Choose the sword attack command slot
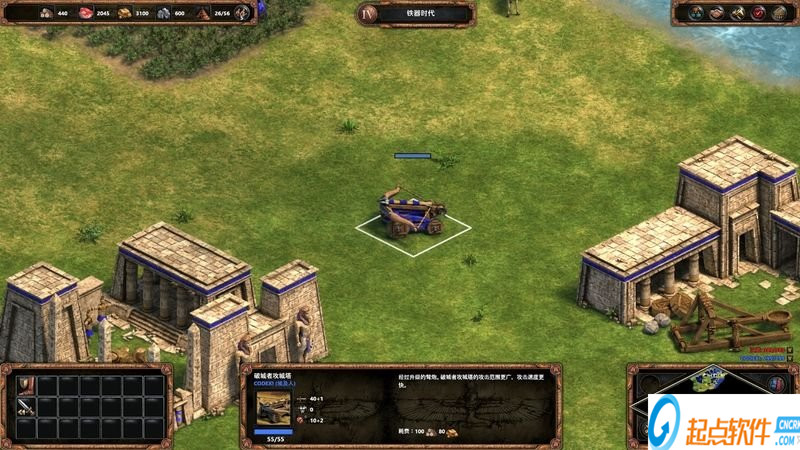 tap(23, 407)
